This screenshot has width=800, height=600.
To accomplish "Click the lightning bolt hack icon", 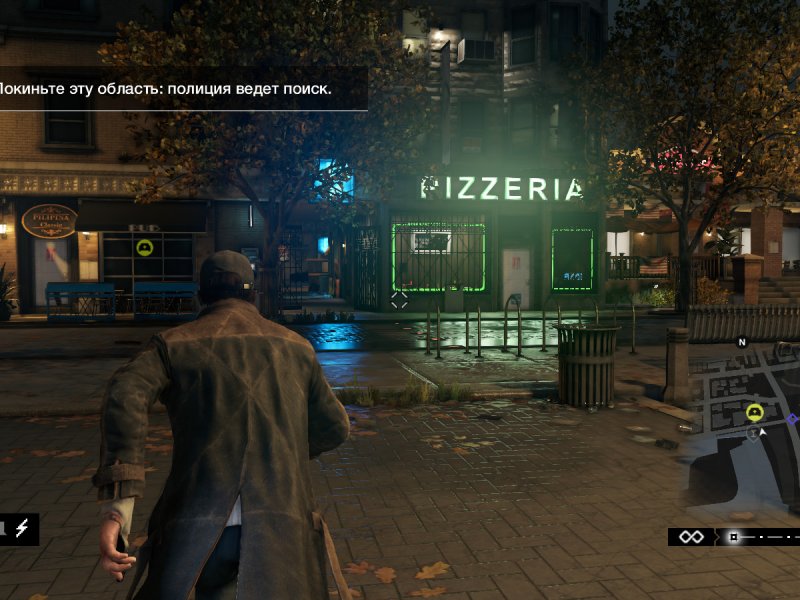I will (x=21, y=528).
